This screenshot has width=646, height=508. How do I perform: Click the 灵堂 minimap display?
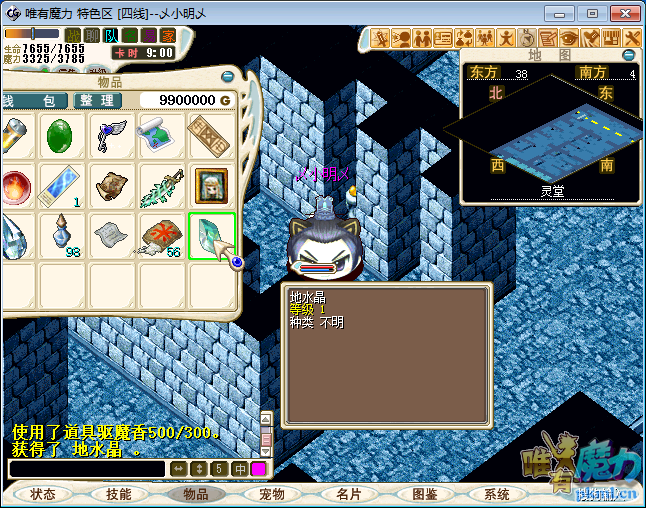click(549, 135)
